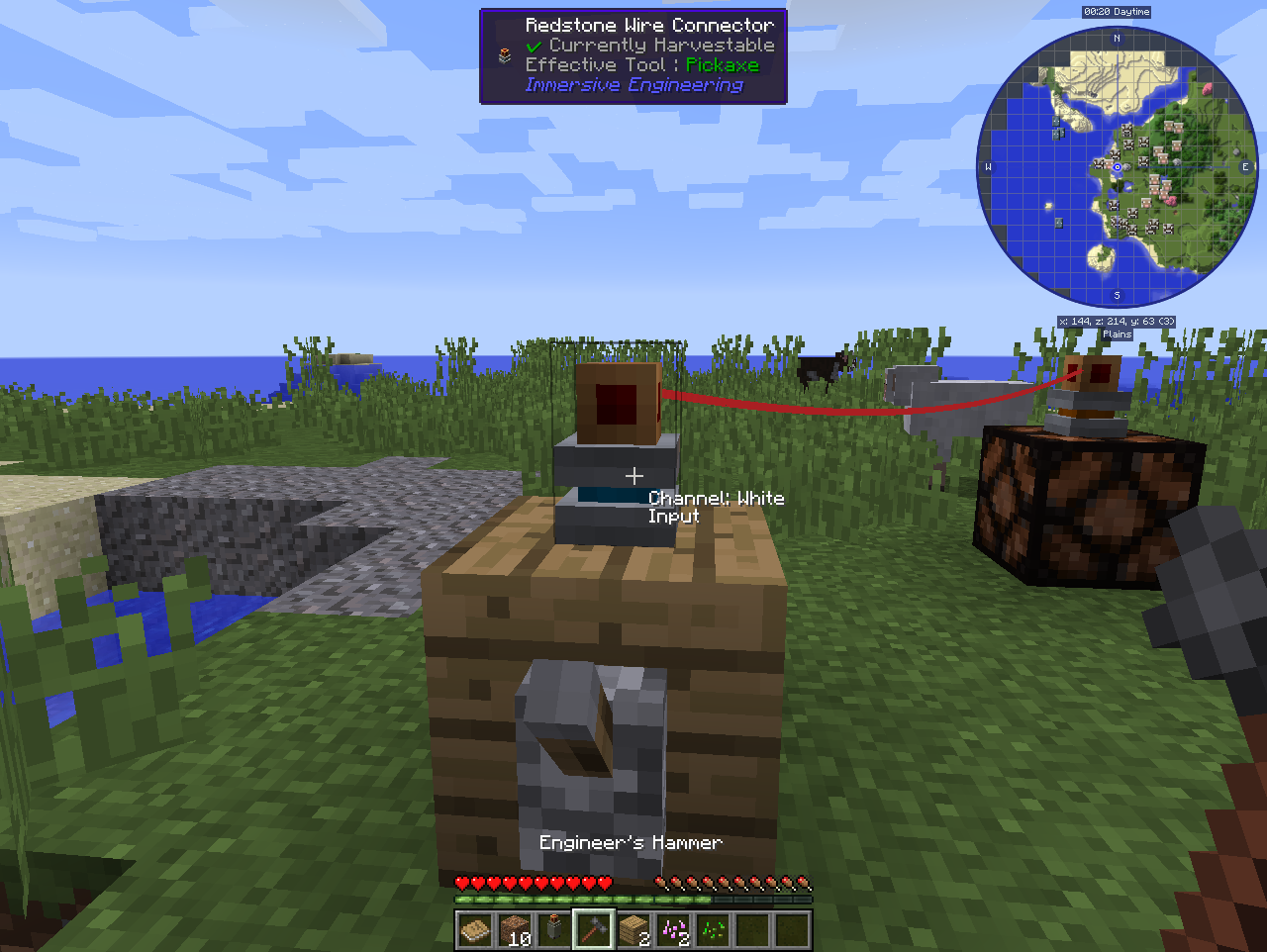Choose the stack of 10 brown blocks
The image size is (1267, 952).
(x=515, y=930)
